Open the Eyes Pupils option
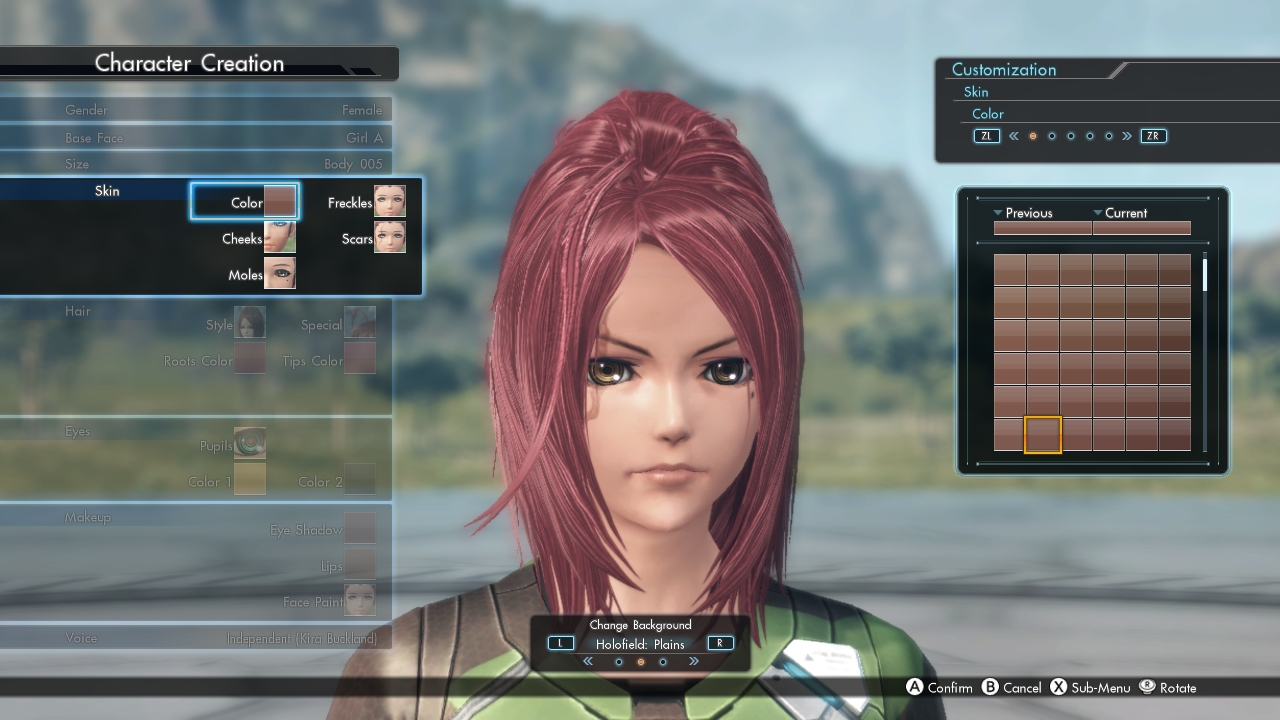 pyautogui.click(x=249, y=444)
